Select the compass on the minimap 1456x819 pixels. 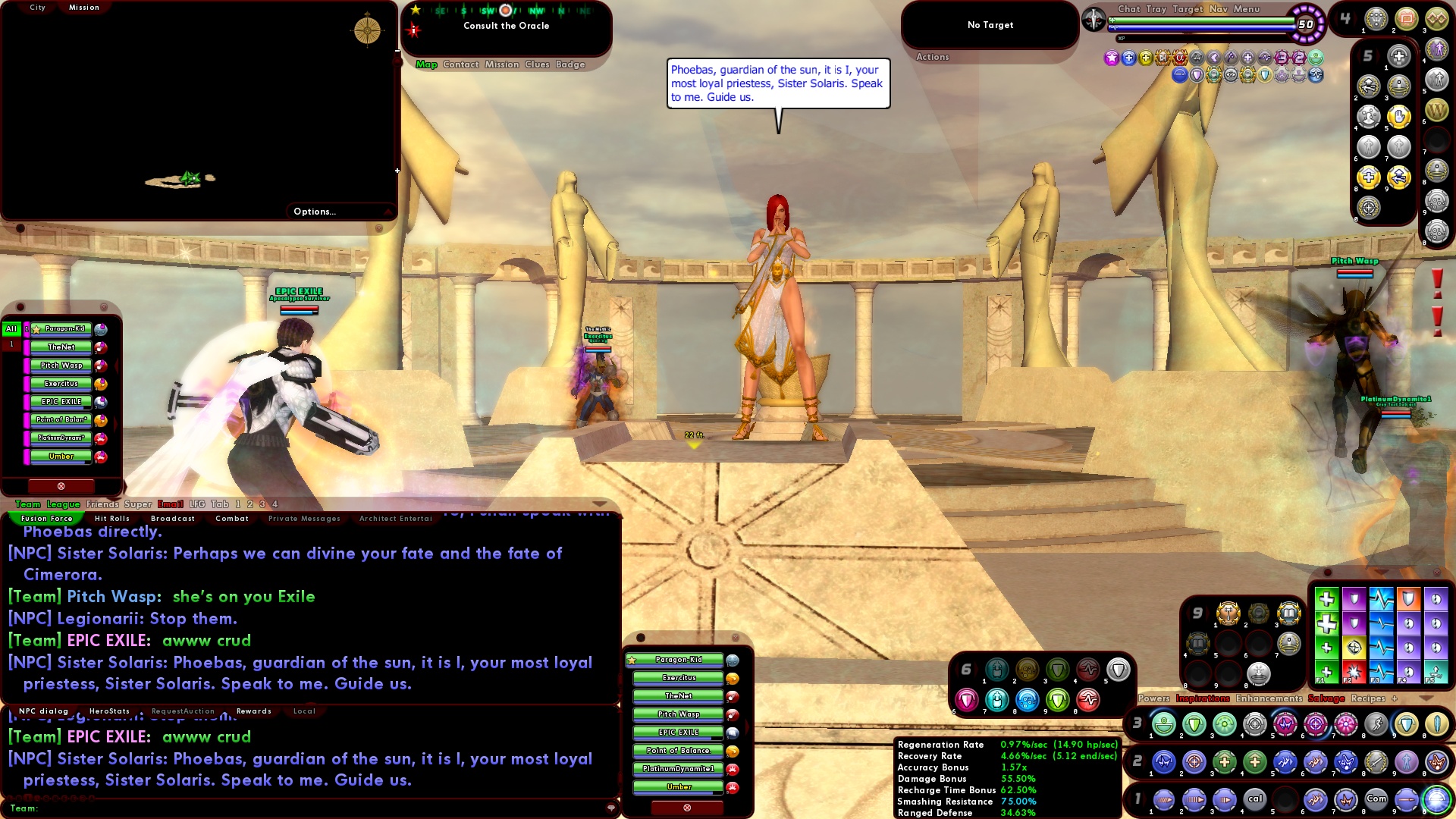(x=368, y=31)
